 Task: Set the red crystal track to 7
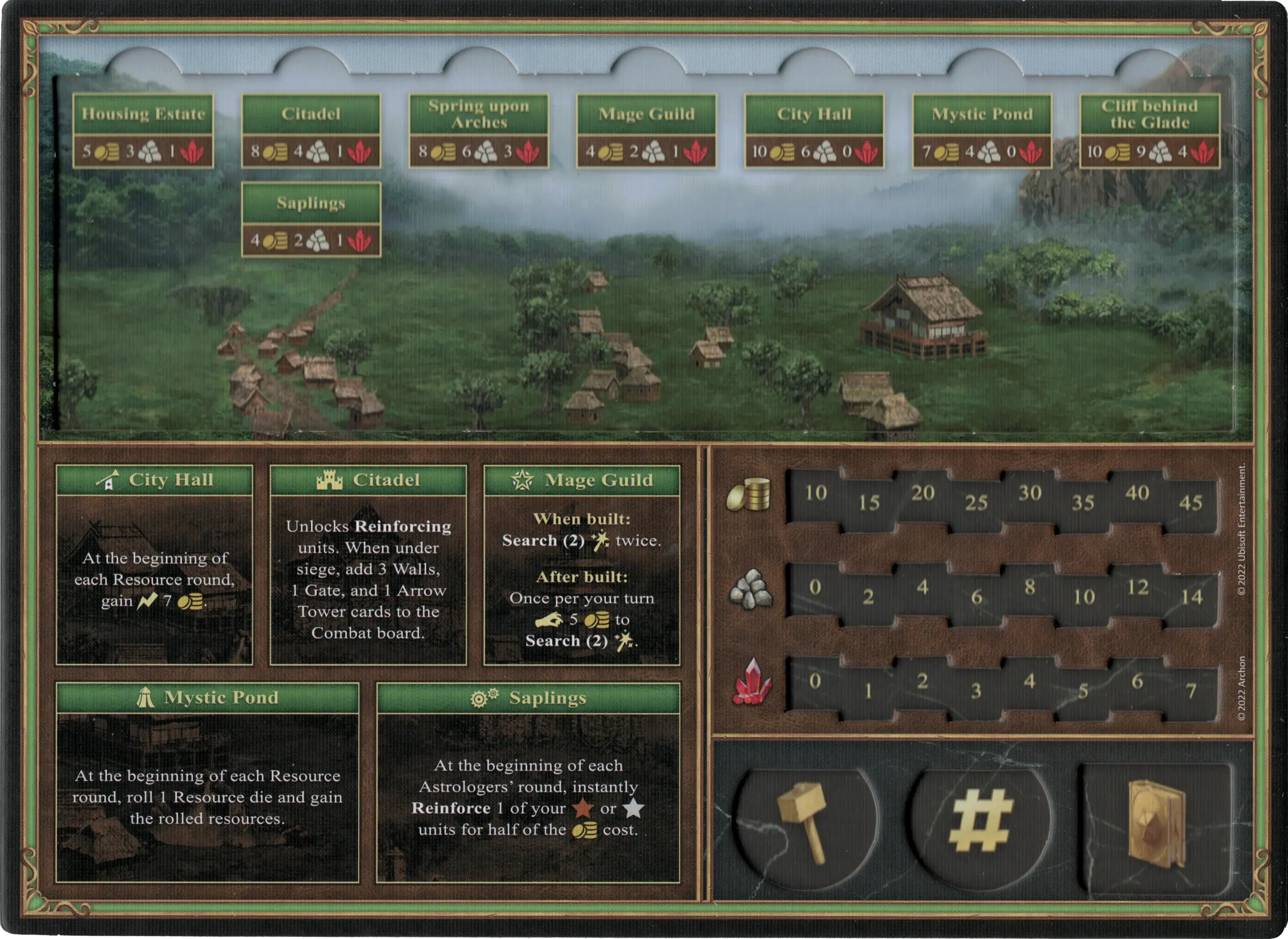click(1190, 691)
